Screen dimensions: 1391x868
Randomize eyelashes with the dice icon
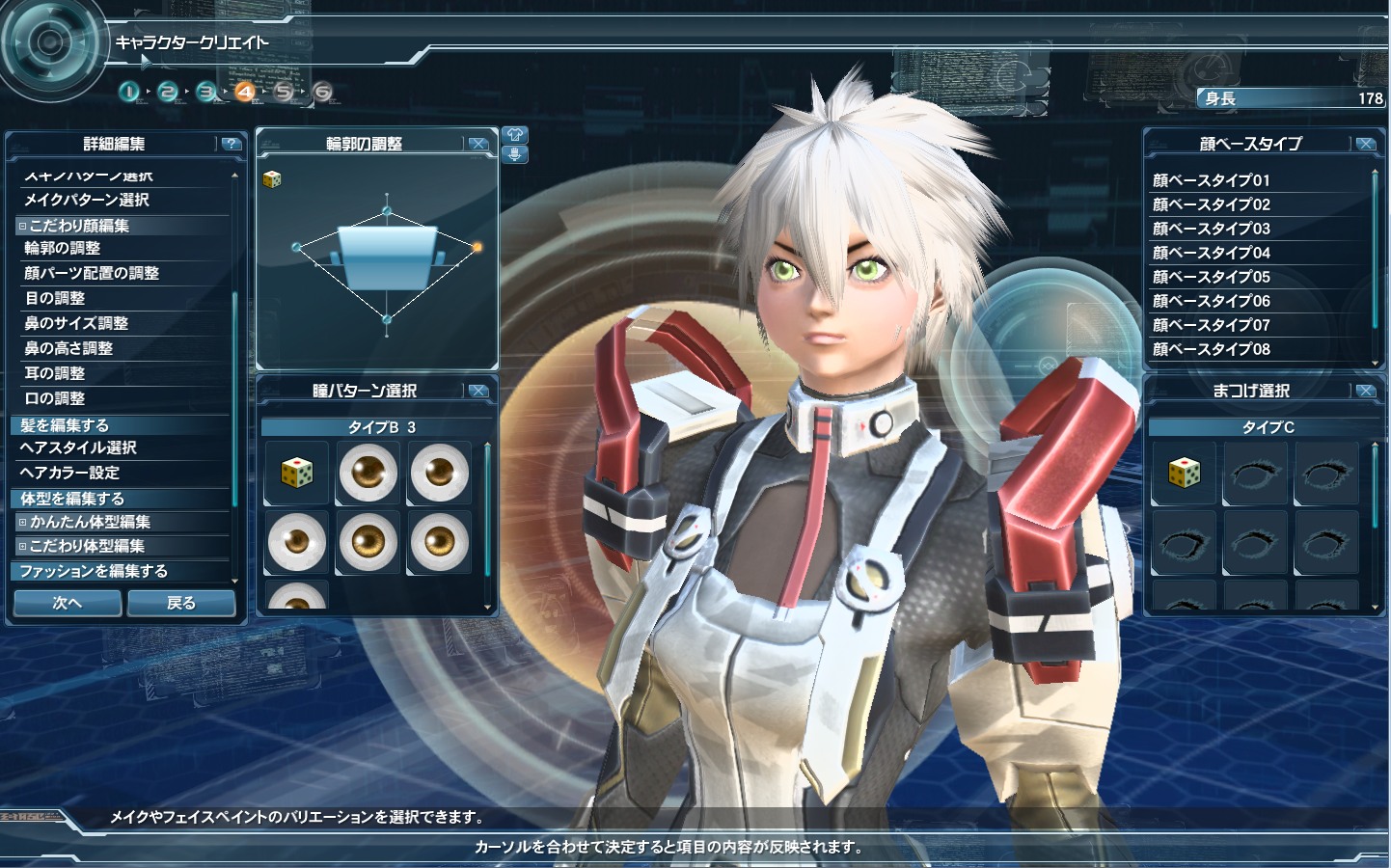point(1184,473)
